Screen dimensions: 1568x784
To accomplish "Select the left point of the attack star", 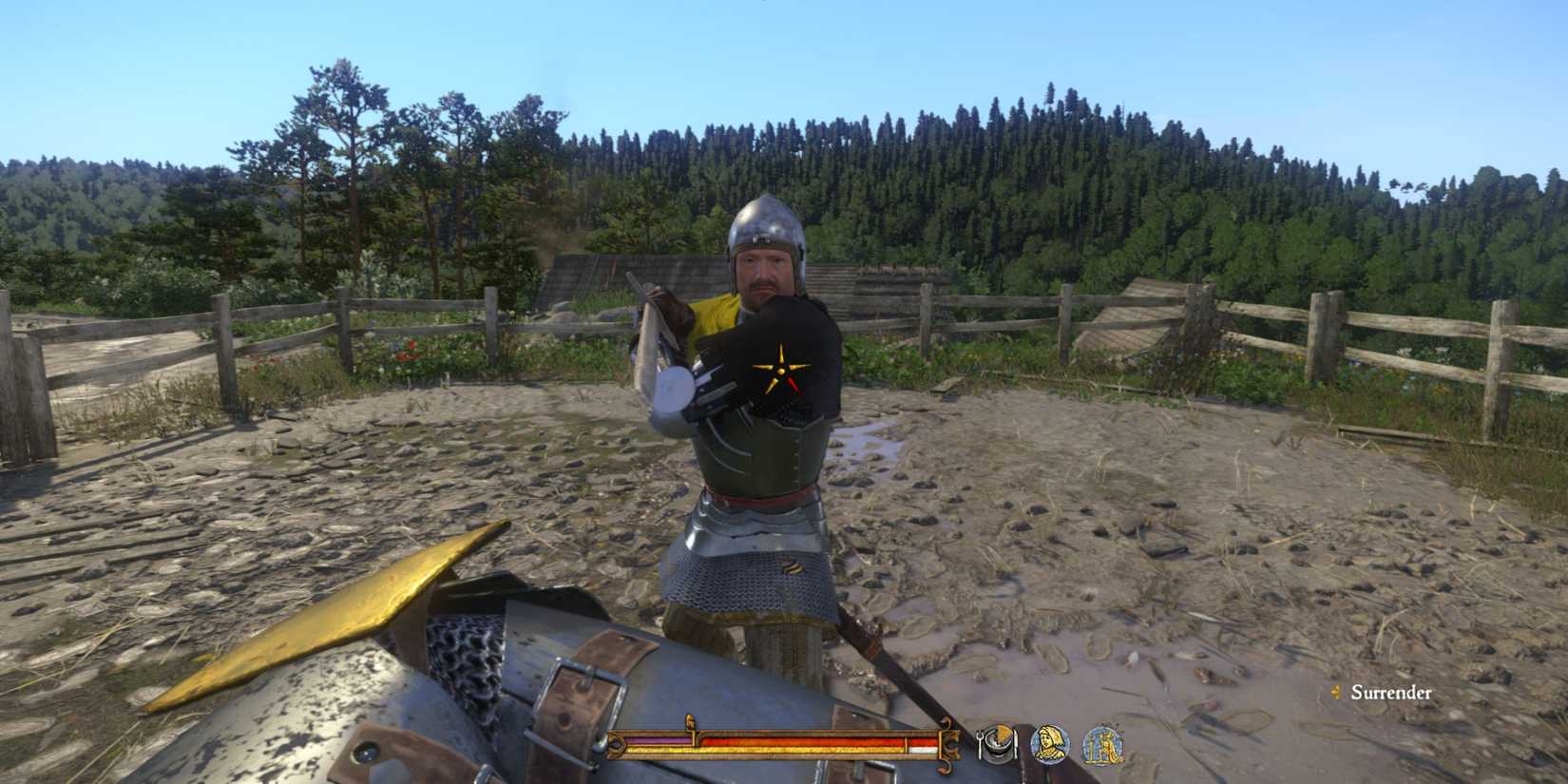I will pos(757,368).
